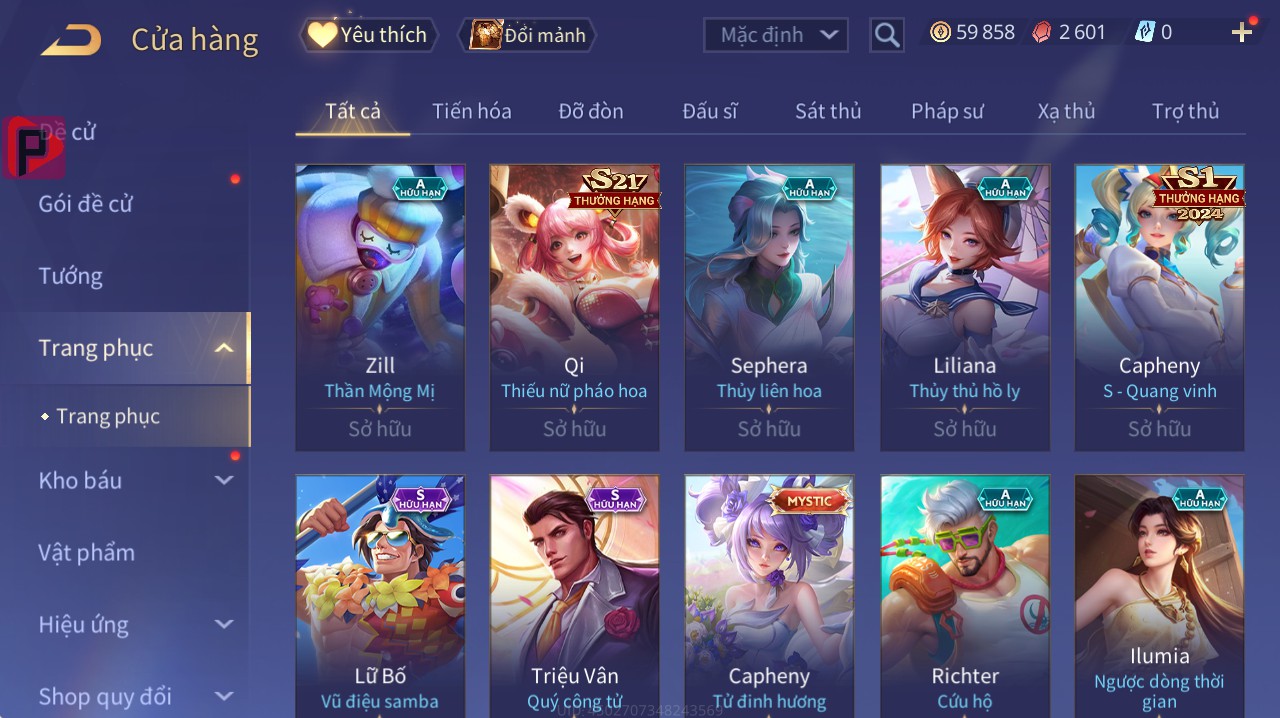Switch to the Sát thủ tab

click(x=828, y=111)
